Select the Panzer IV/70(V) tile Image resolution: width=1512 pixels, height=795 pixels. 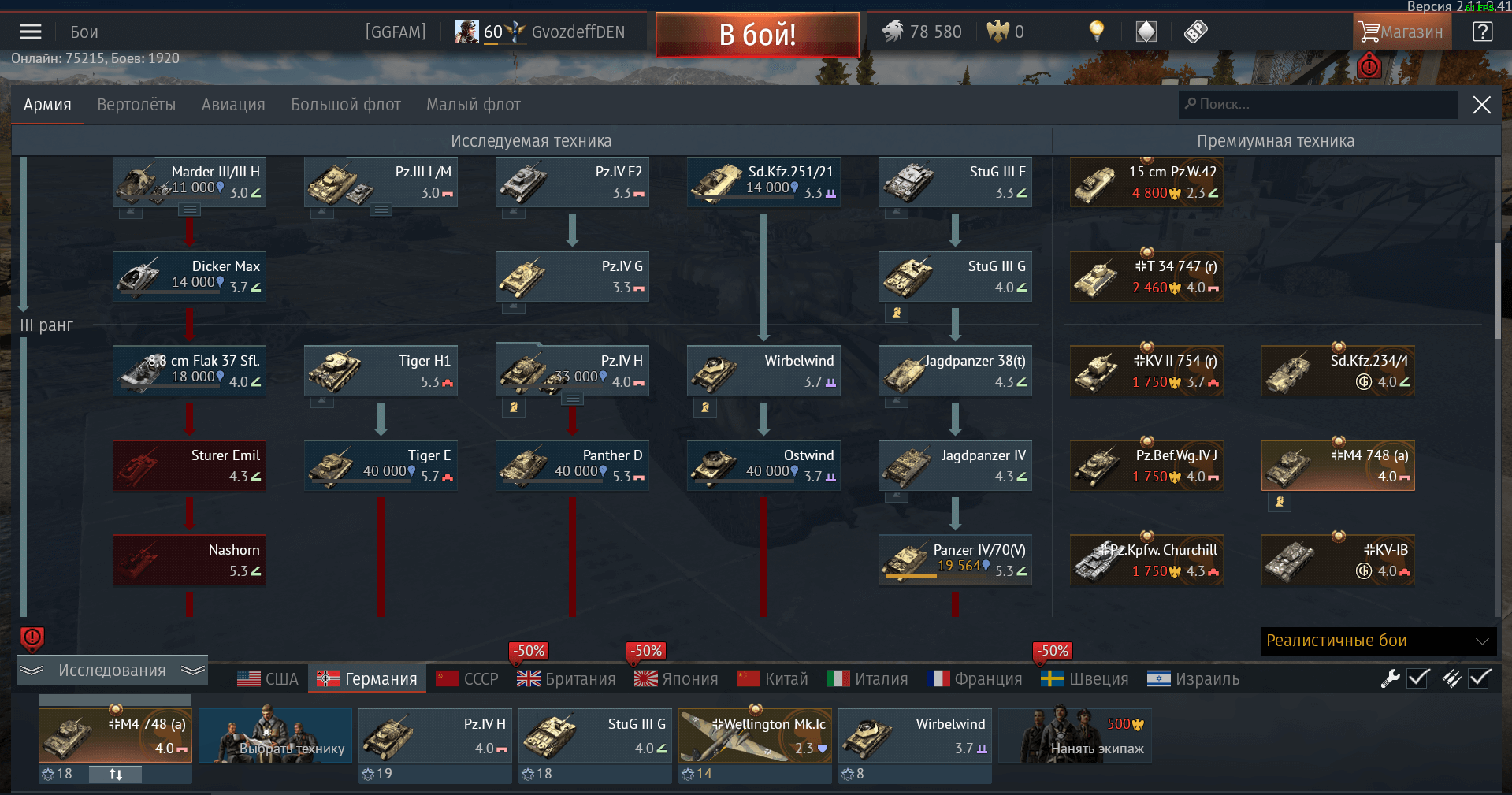tap(955, 560)
